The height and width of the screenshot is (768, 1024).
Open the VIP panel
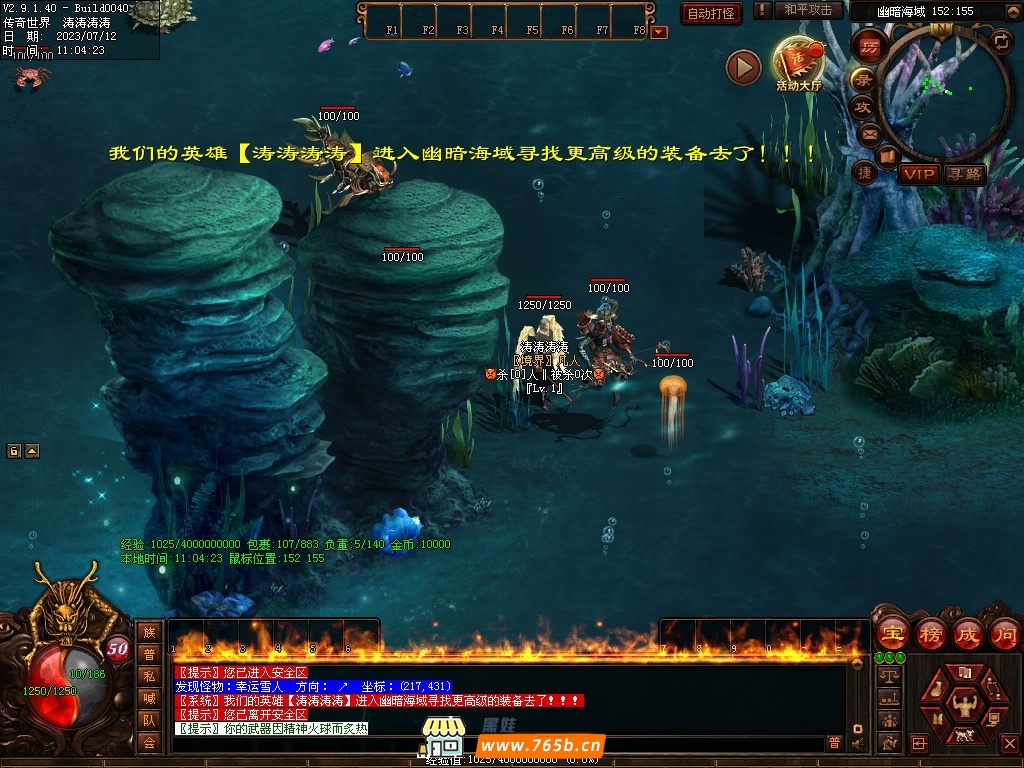pyautogui.click(x=918, y=174)
